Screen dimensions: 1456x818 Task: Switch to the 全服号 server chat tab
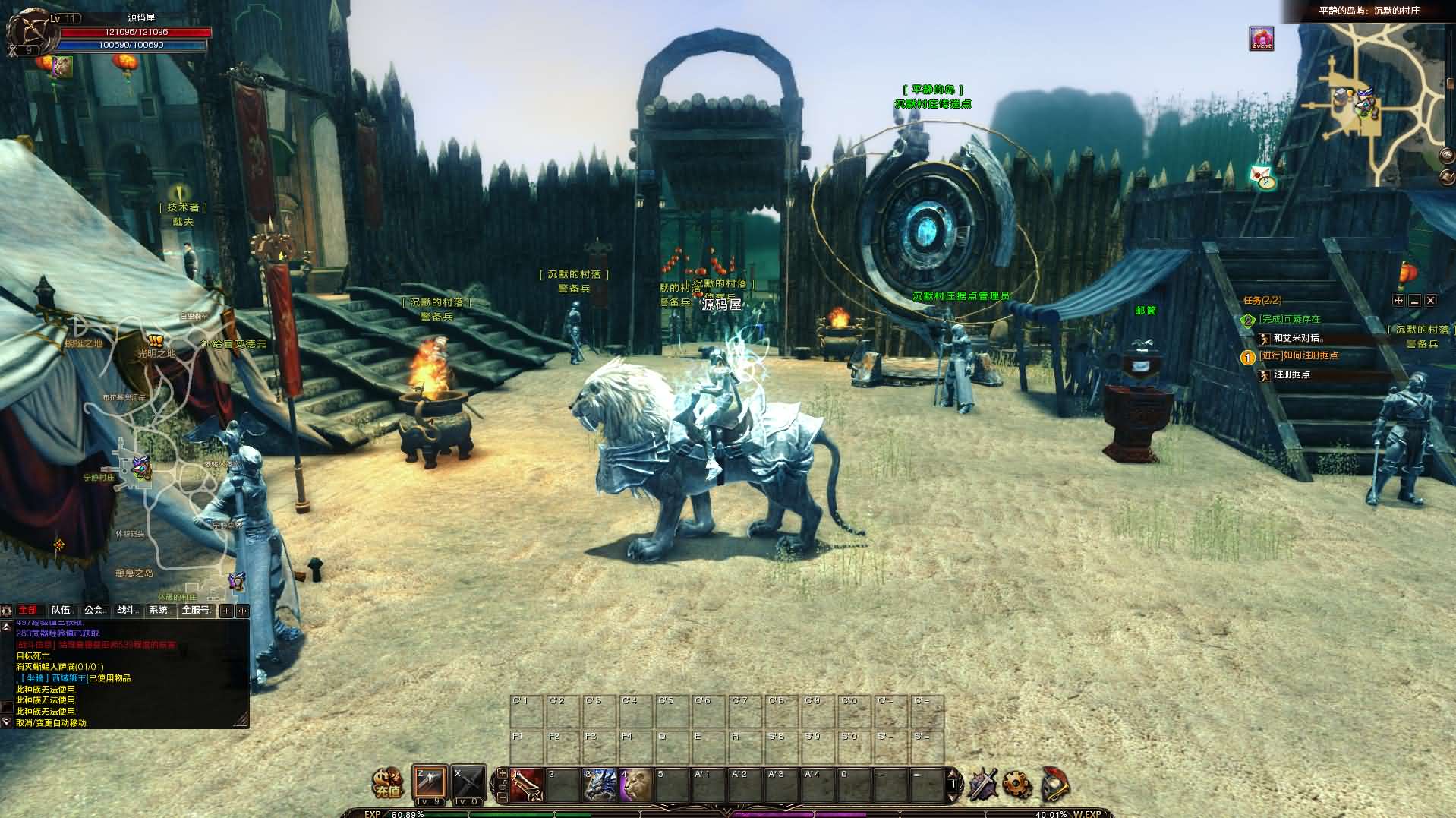click(196, 610)
